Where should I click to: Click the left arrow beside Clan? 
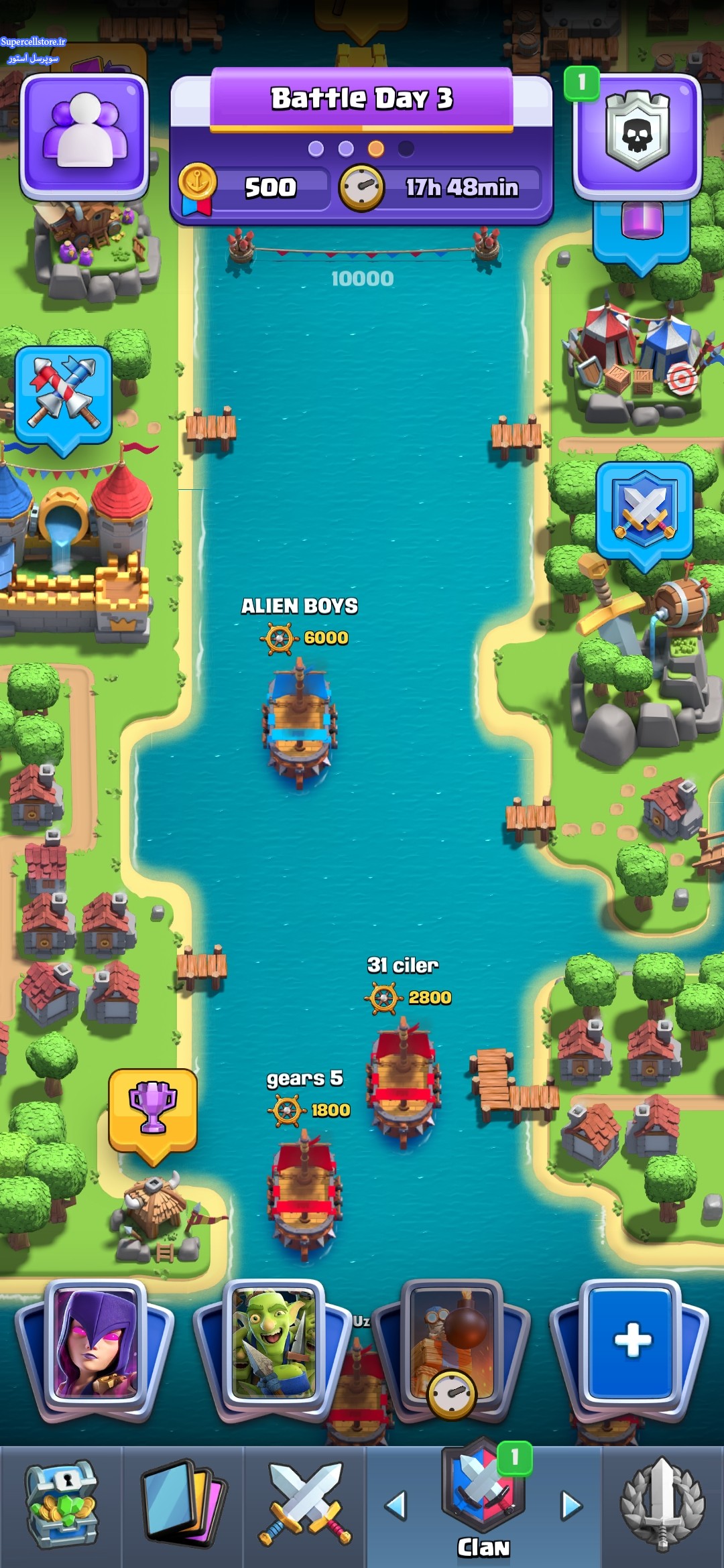(x=396, y=1505)
